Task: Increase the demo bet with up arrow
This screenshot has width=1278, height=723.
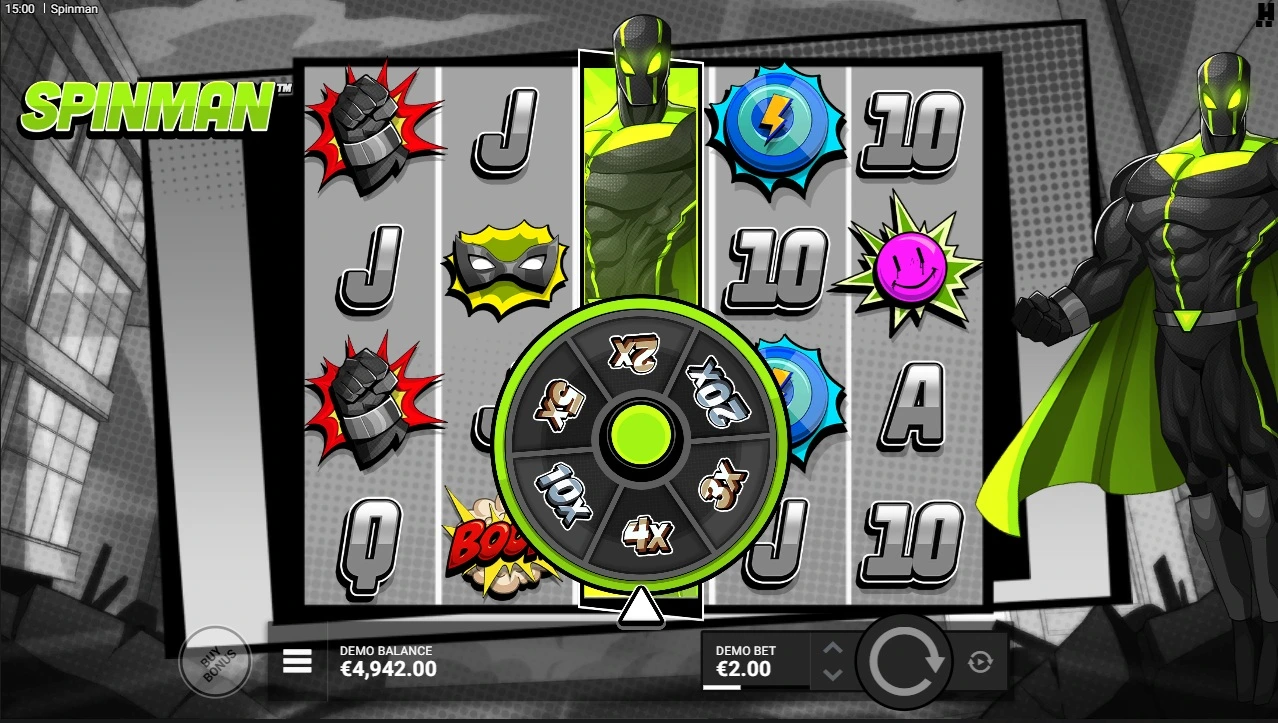Action: pos(833,649)
